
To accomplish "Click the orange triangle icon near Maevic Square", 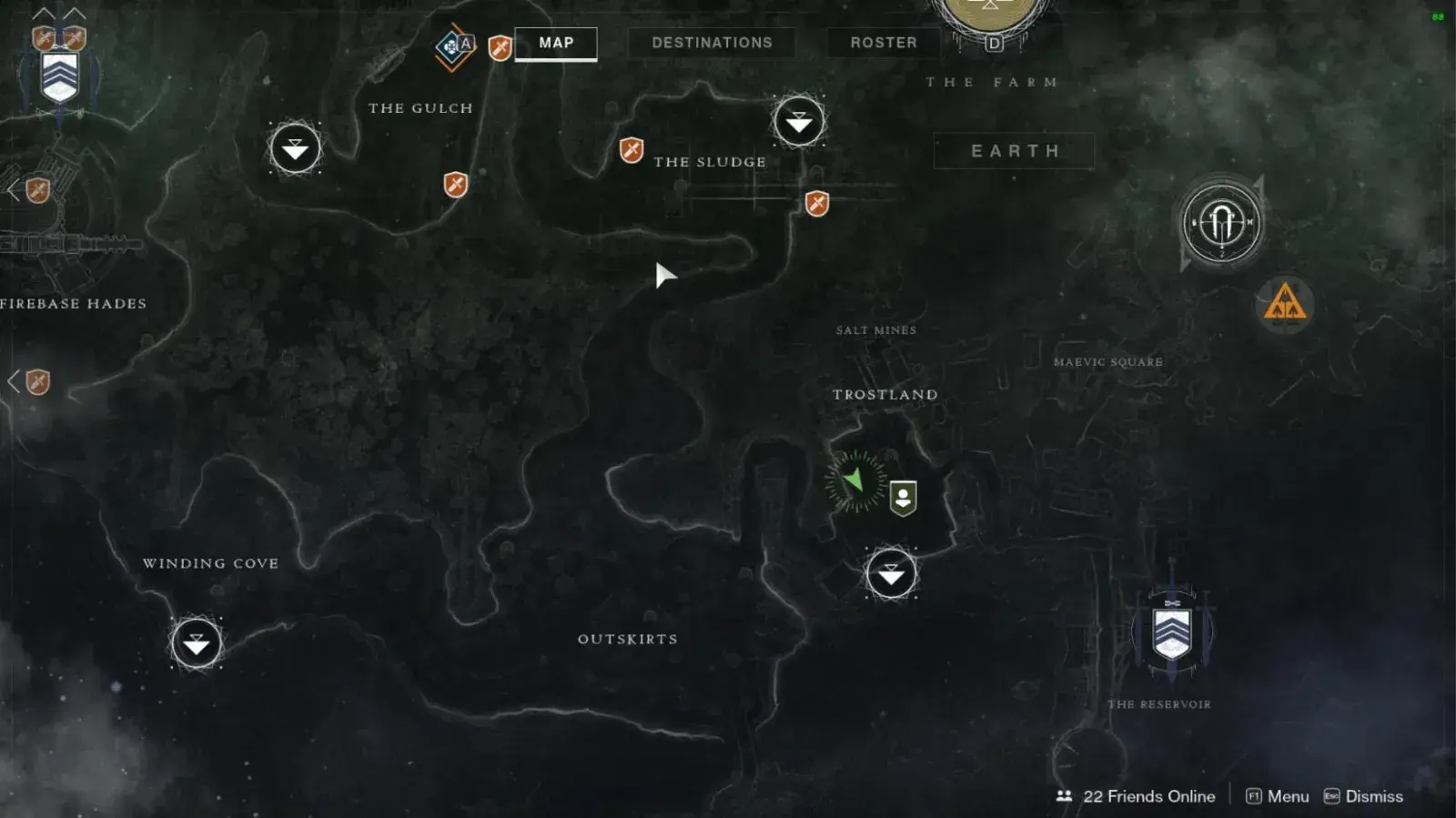I will click(1284, 303).
